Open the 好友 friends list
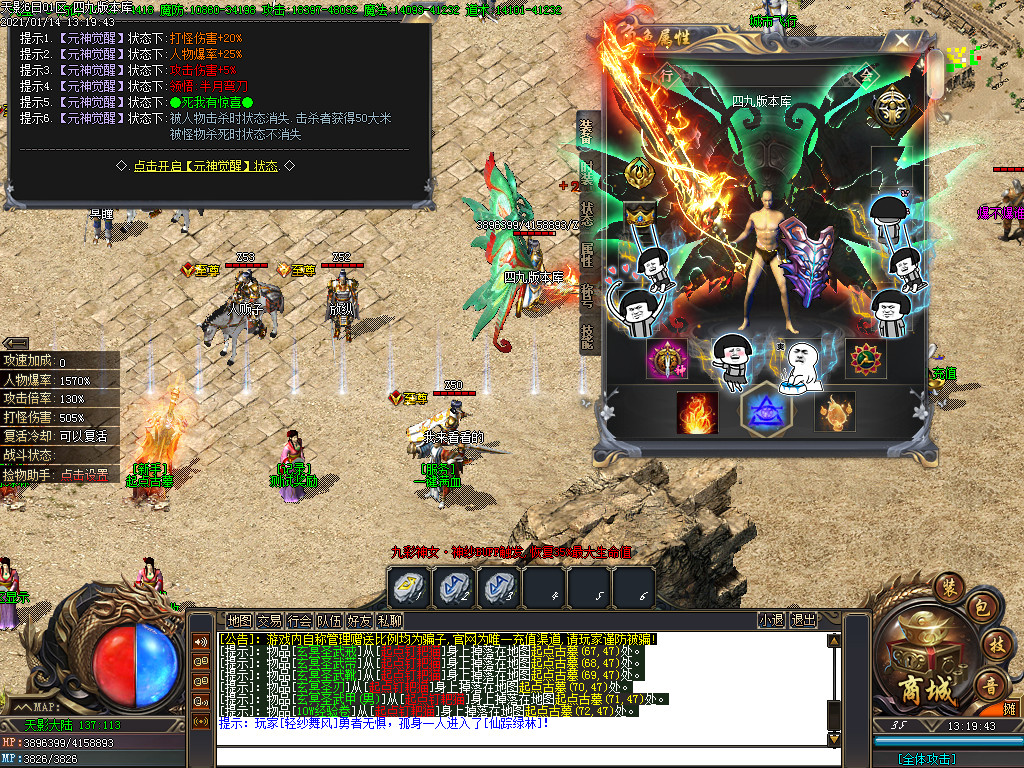The height and width of the screenshot is (768, 1024). [359, 620]
